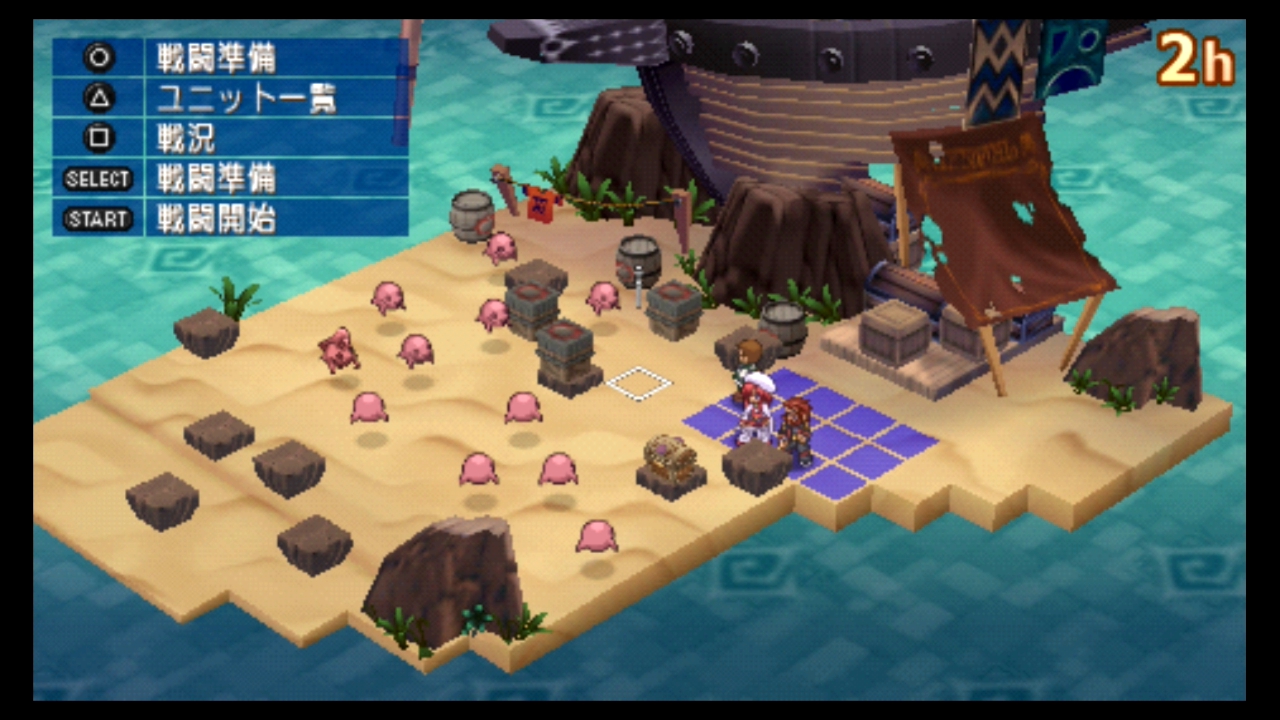Choose 戦闘開始 to begin the battle
The height and width of the screenshot is (720, 1280).
click(x=215, y=218)
